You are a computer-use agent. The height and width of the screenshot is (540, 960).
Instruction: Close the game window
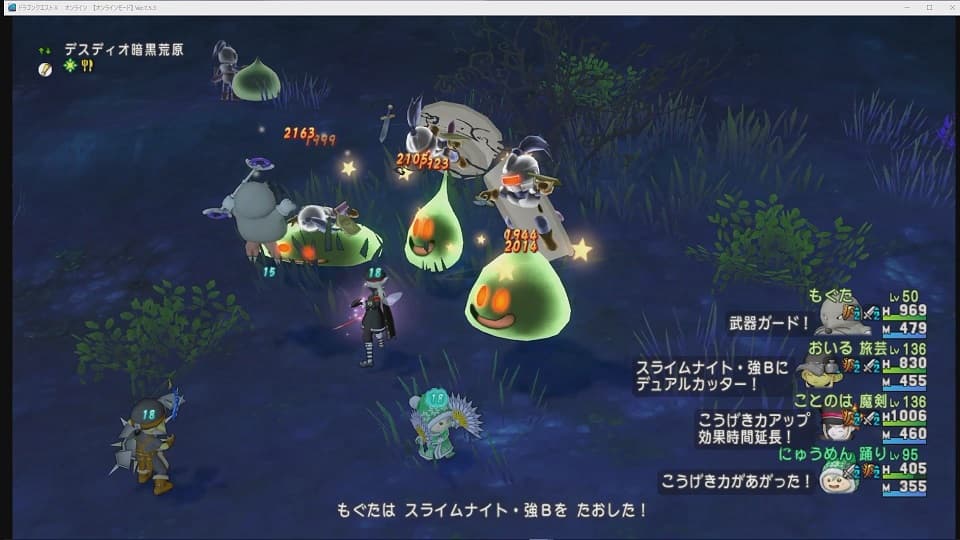(x=948, y=7)
